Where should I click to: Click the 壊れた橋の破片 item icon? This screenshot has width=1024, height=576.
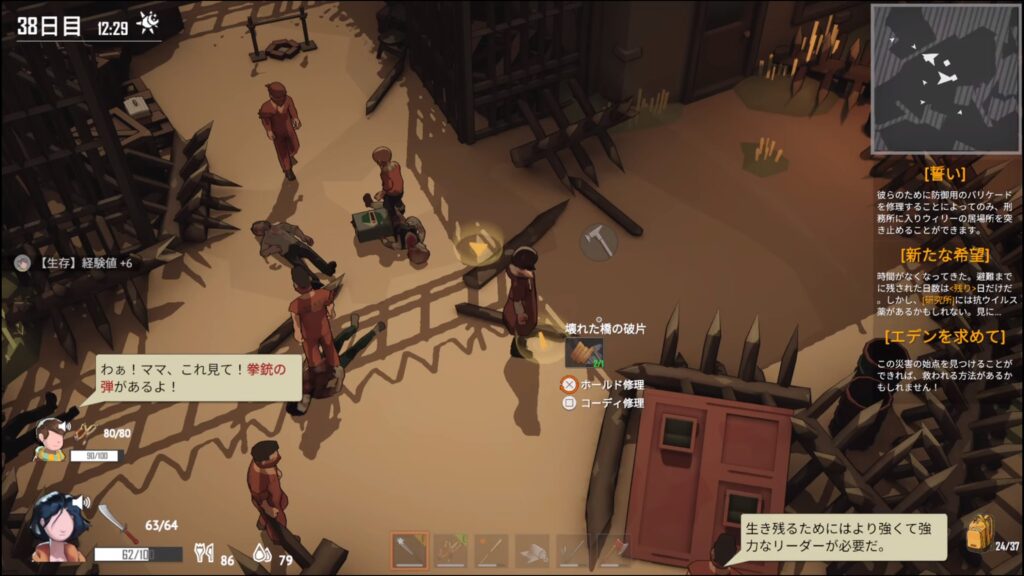coord(583,353)
